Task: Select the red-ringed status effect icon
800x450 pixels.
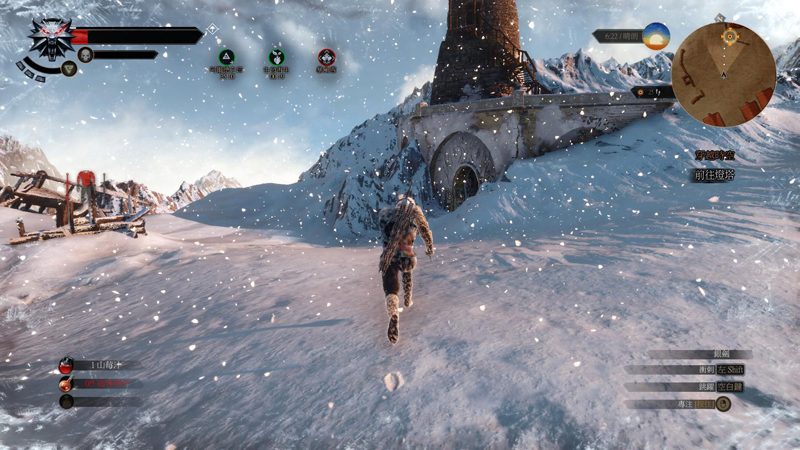Action: coord(326,57)
